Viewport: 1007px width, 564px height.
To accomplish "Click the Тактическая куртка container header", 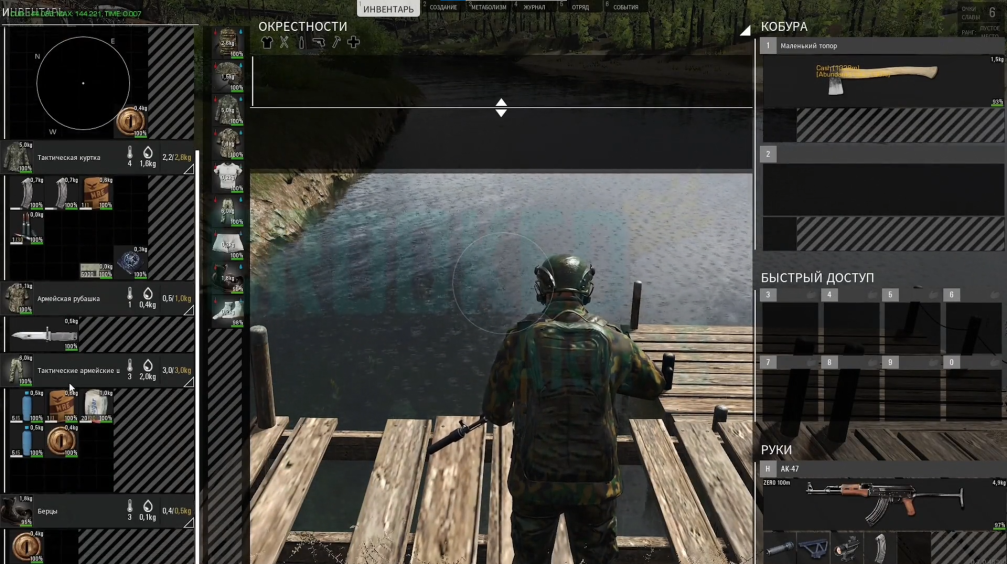I will pyautogui.click(x=70, y=157).
